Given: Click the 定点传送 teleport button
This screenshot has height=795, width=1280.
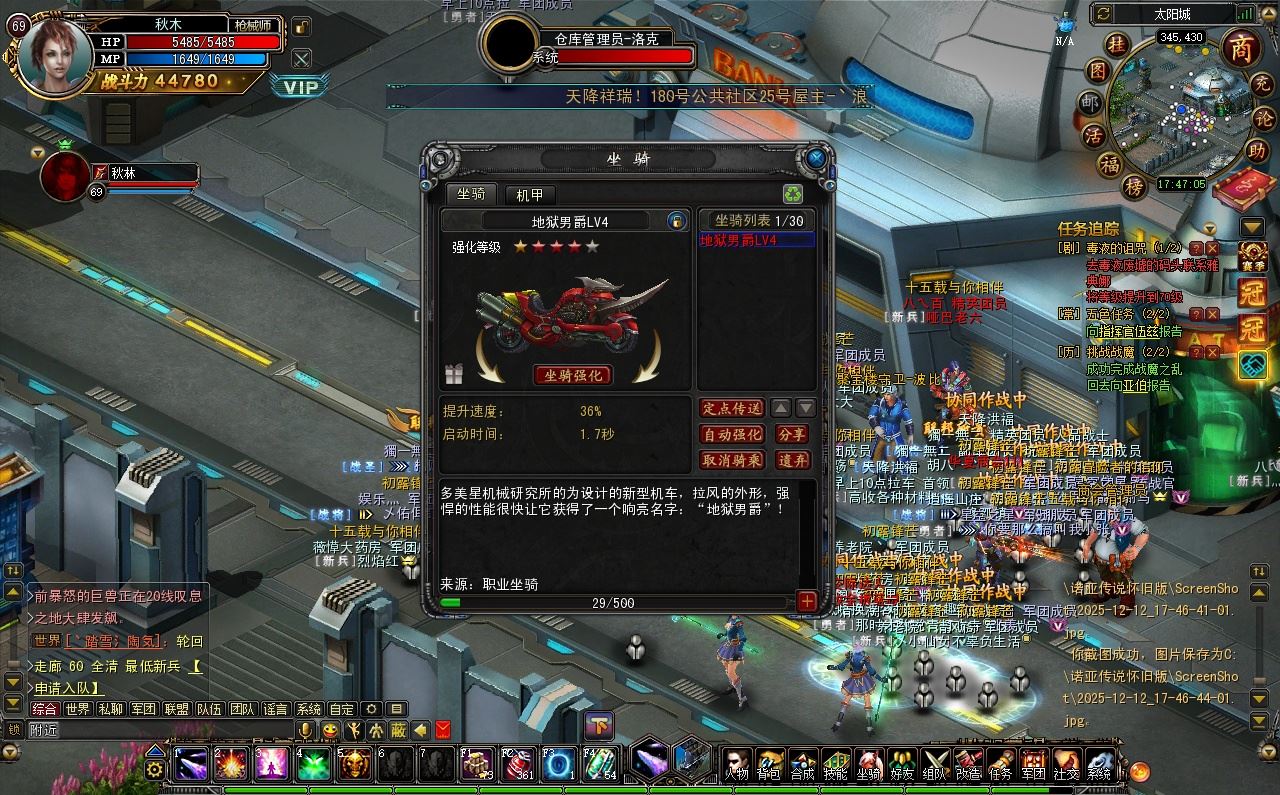Looking at the screenshot, I should [732, 408].
